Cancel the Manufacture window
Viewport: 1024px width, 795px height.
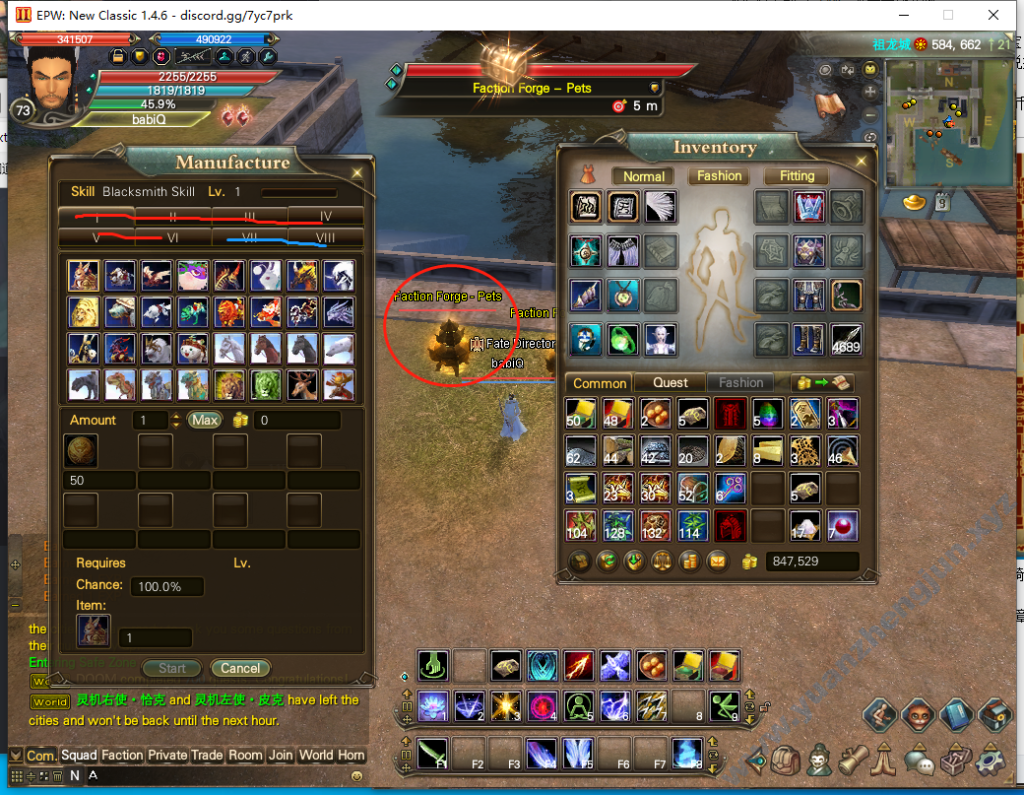coord(240,668)
